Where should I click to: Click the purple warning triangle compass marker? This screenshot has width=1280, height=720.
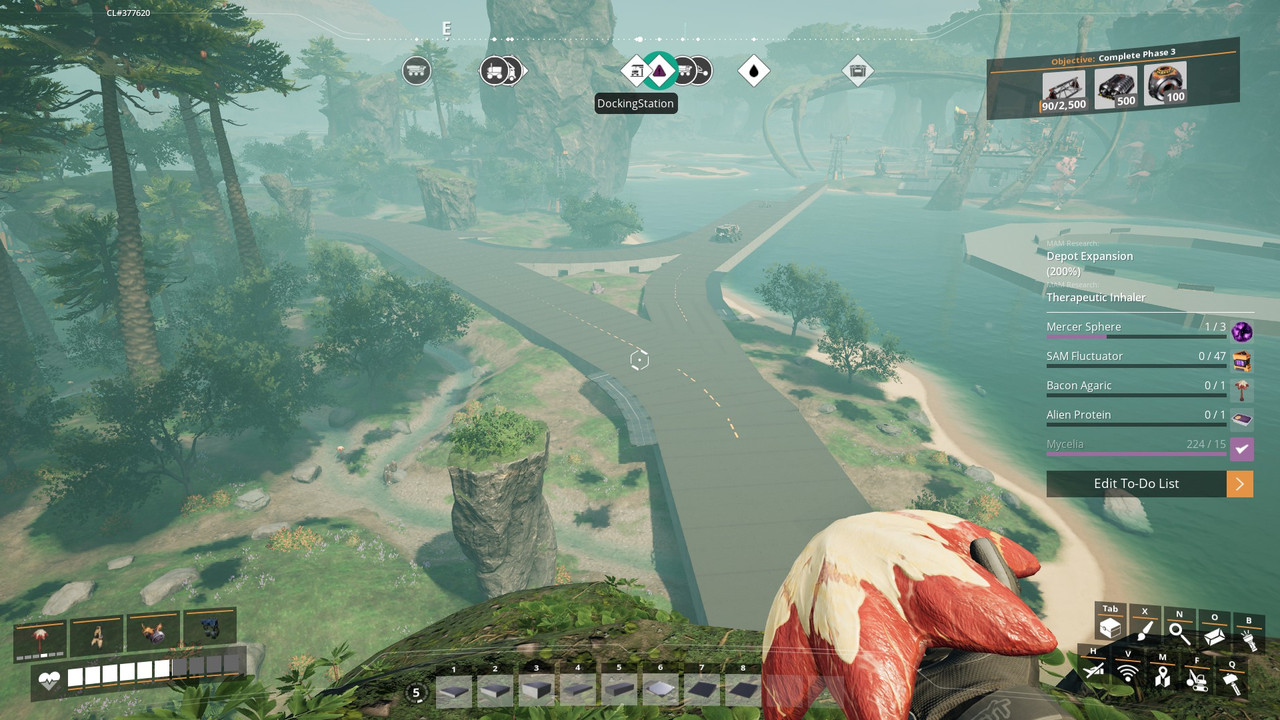659,71
